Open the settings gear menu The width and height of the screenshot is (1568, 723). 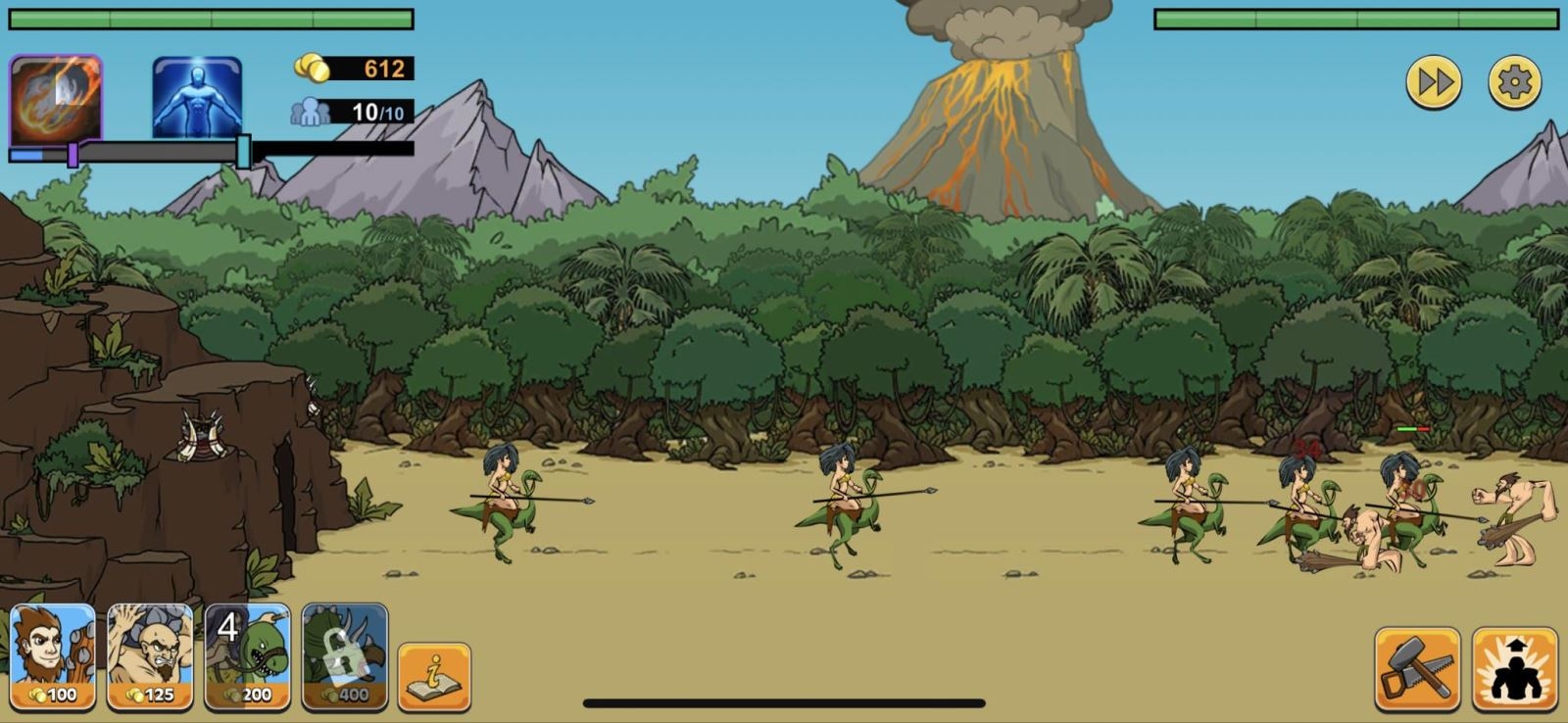pos(1514,82)
